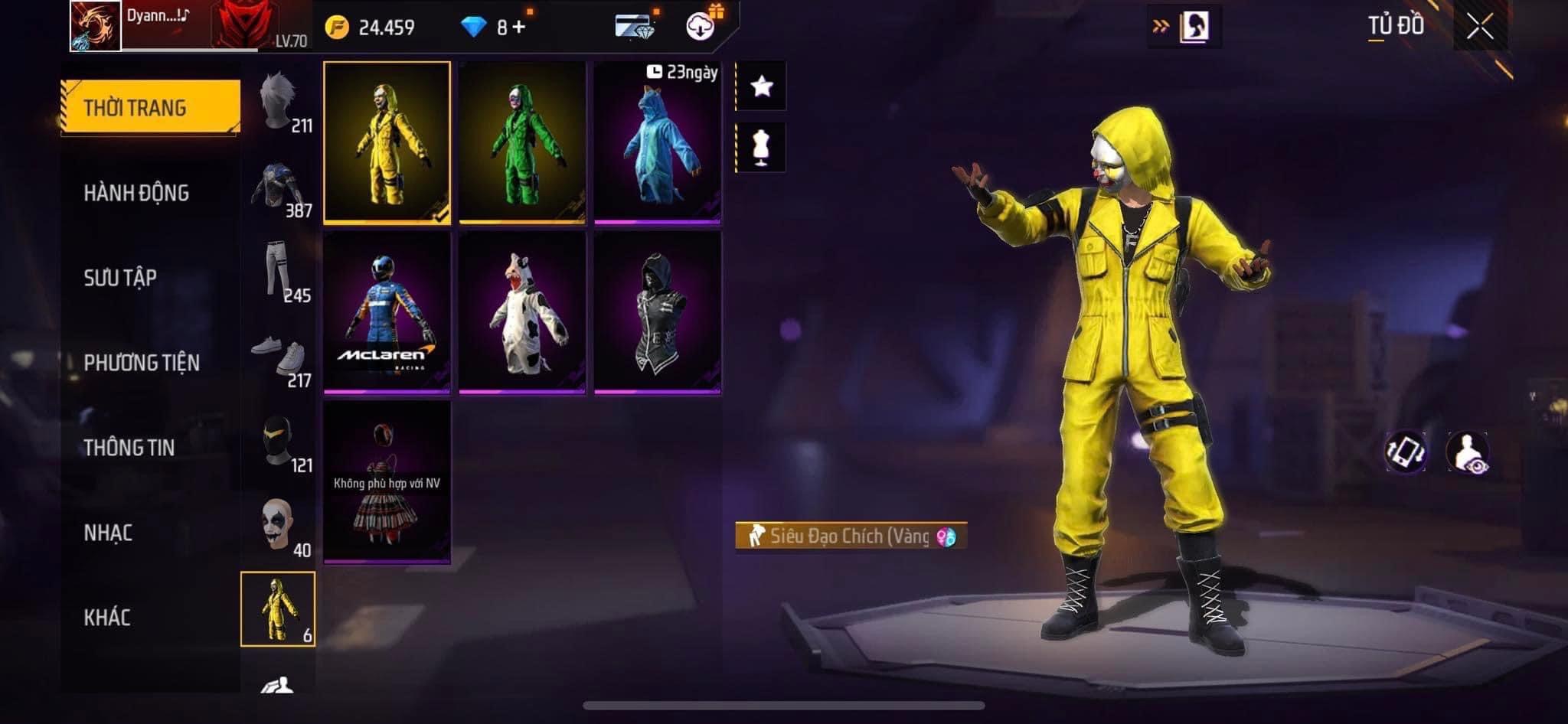Open the HÀNH ĐỘNG section

point(136,193)
